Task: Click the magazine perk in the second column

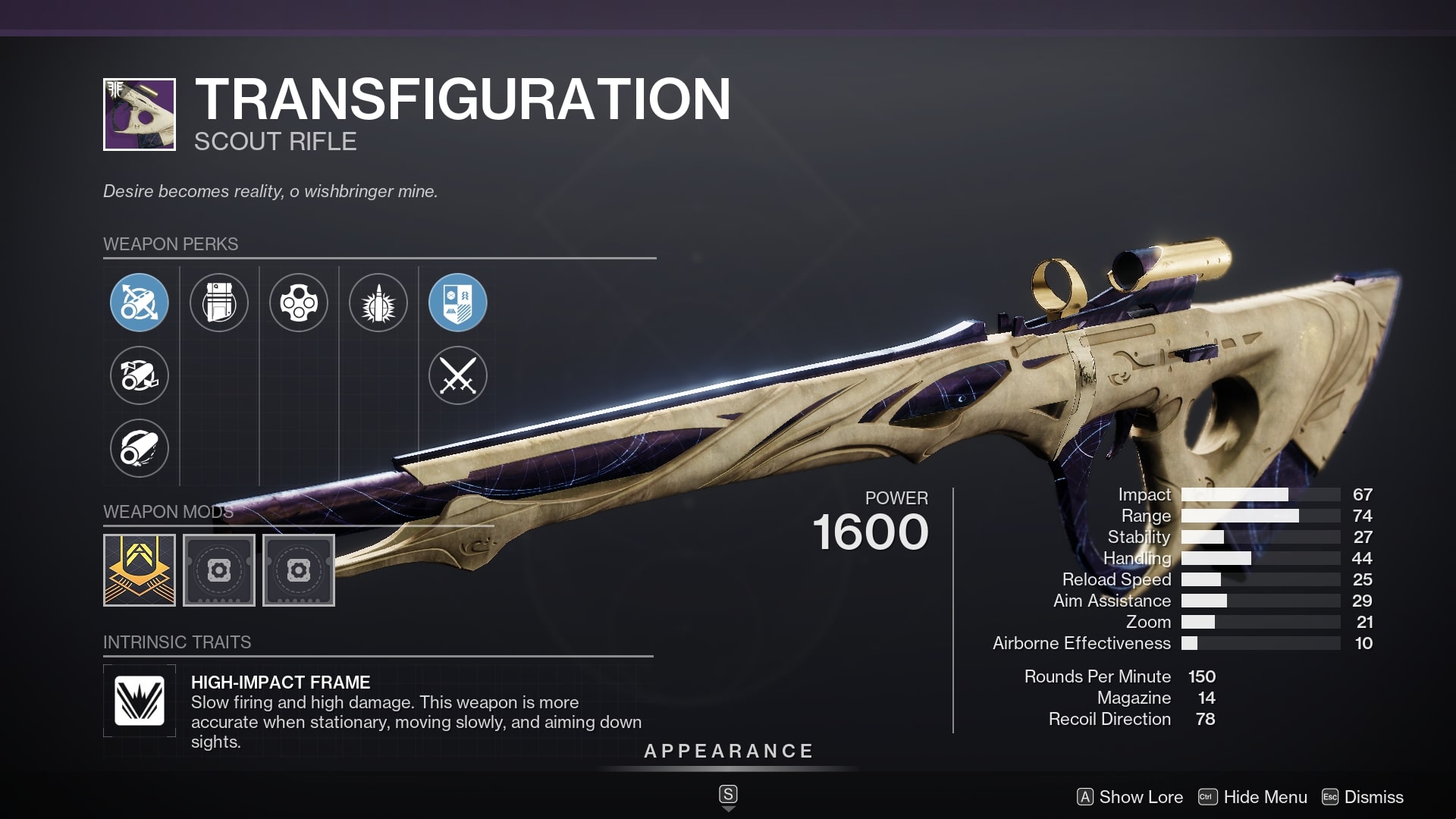Action: pyautogui.click(x=219, y=303)
